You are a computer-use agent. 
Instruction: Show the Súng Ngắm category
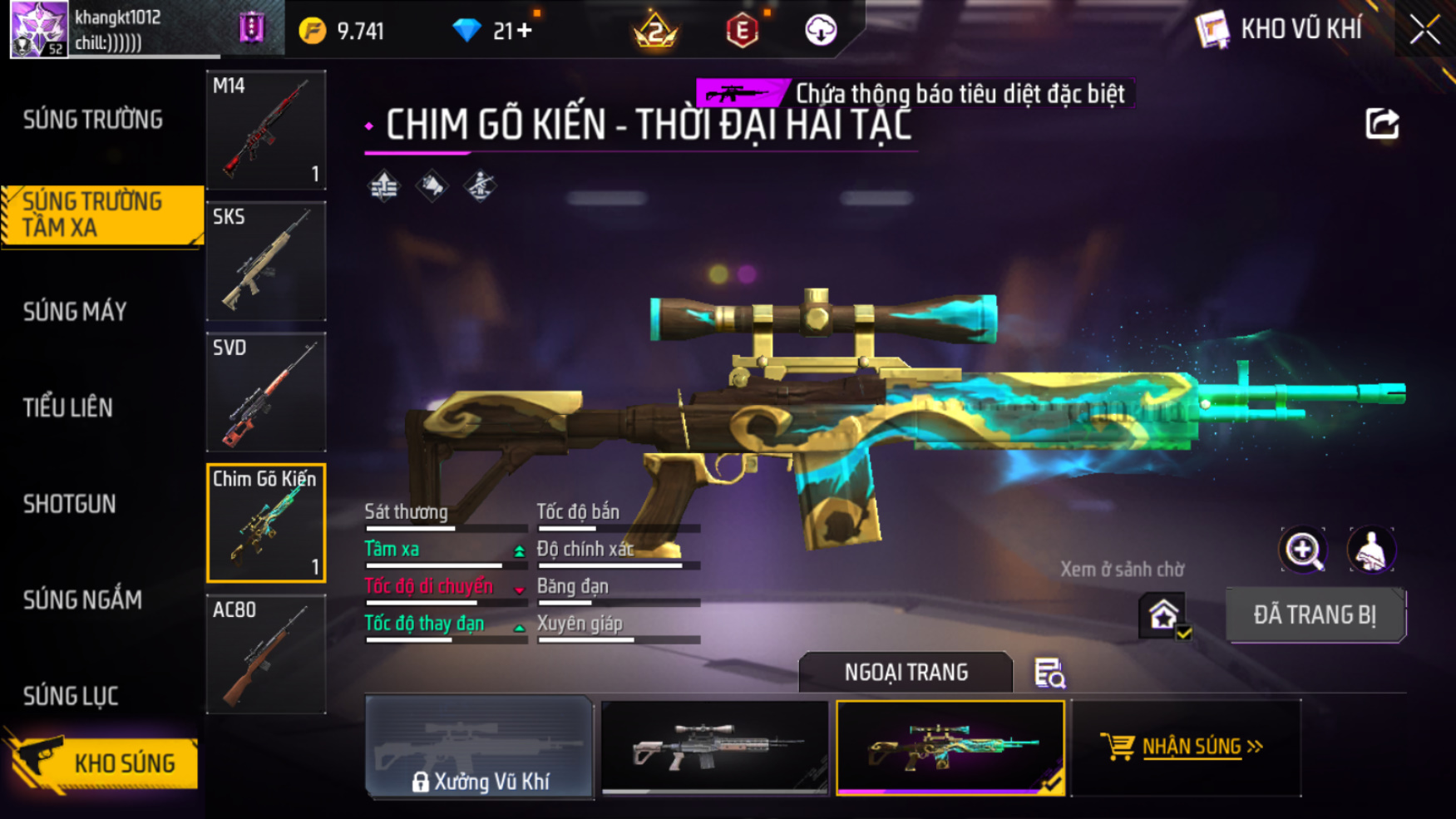click(x=82, y=599)
